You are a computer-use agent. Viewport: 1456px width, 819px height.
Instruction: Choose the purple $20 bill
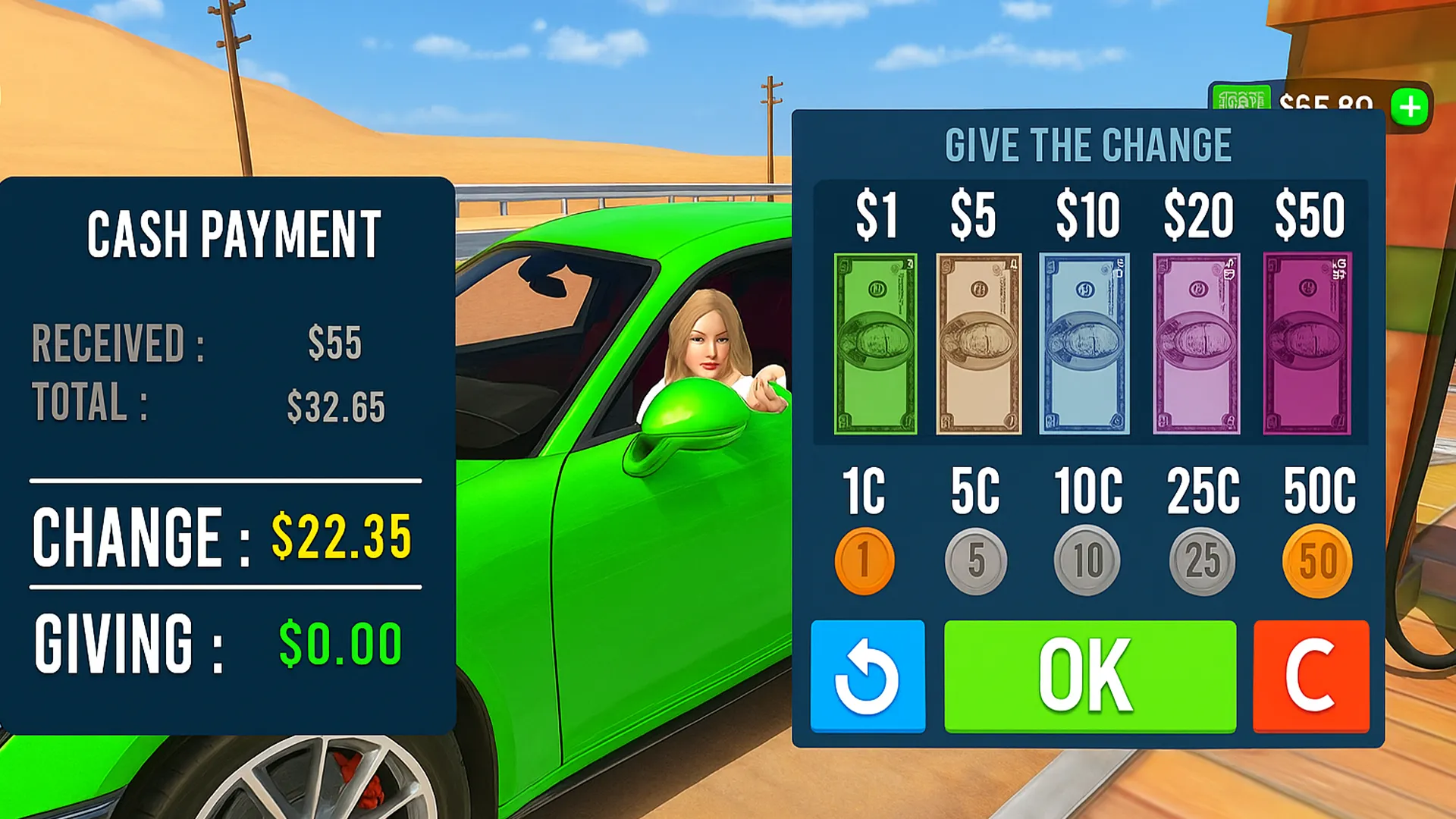tap(1197, 344)
